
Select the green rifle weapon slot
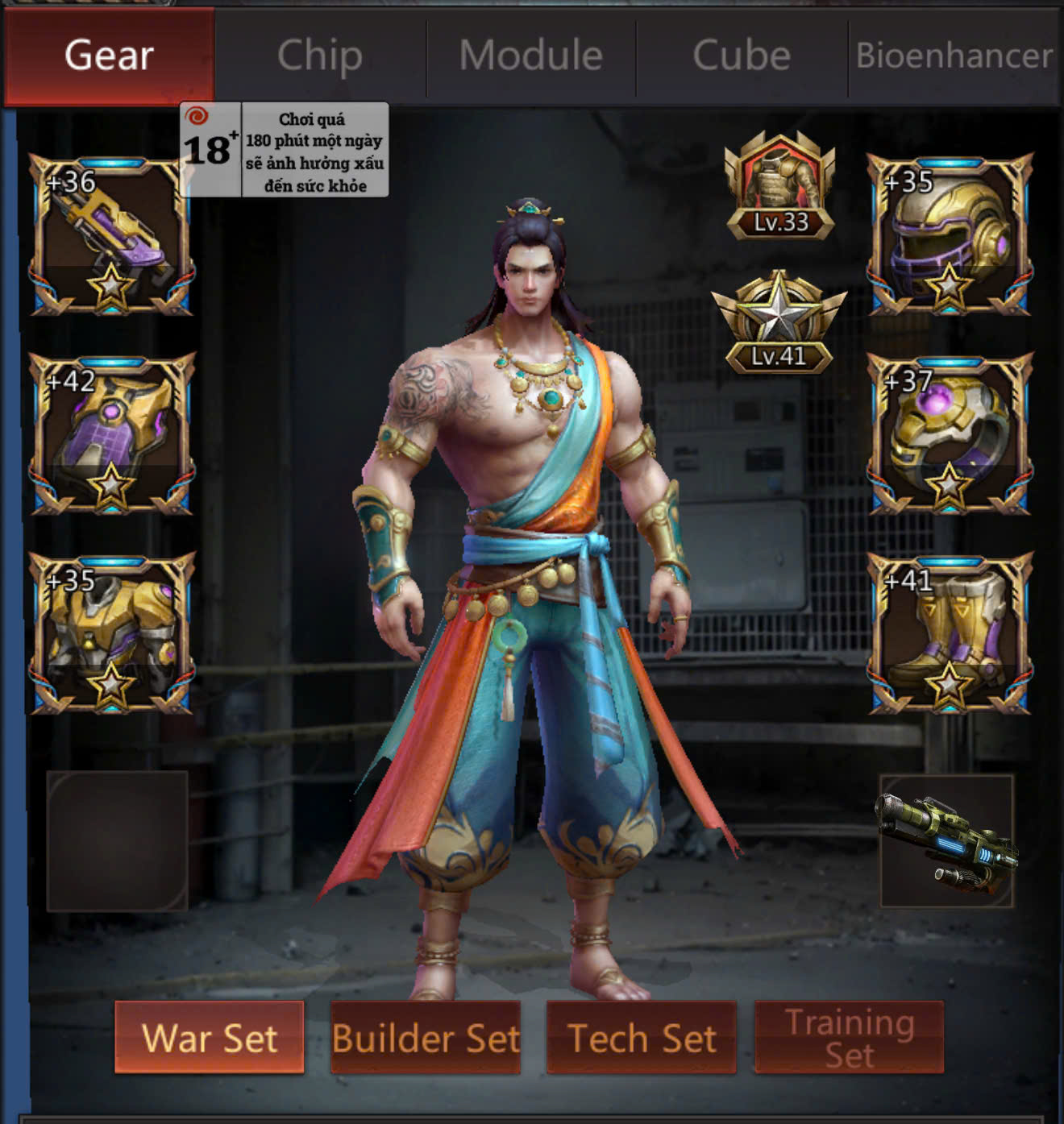pyautogui.click(x=946, y=840)
